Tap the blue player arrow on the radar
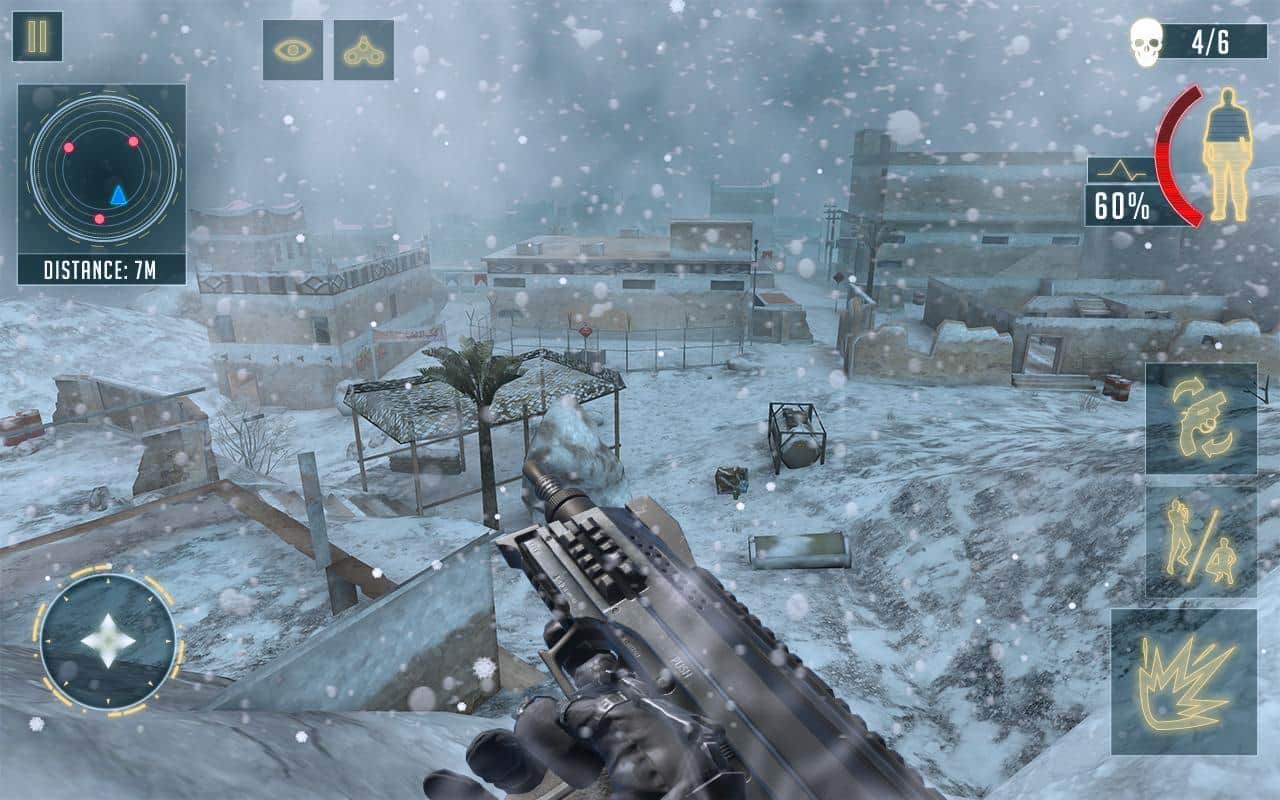The image size is (1280, 800). (x=119, y=195)
